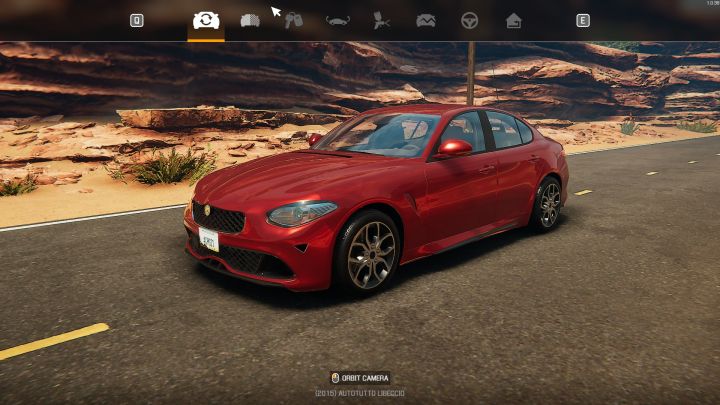Switch to the car keys tab

[x=294, y=20]
